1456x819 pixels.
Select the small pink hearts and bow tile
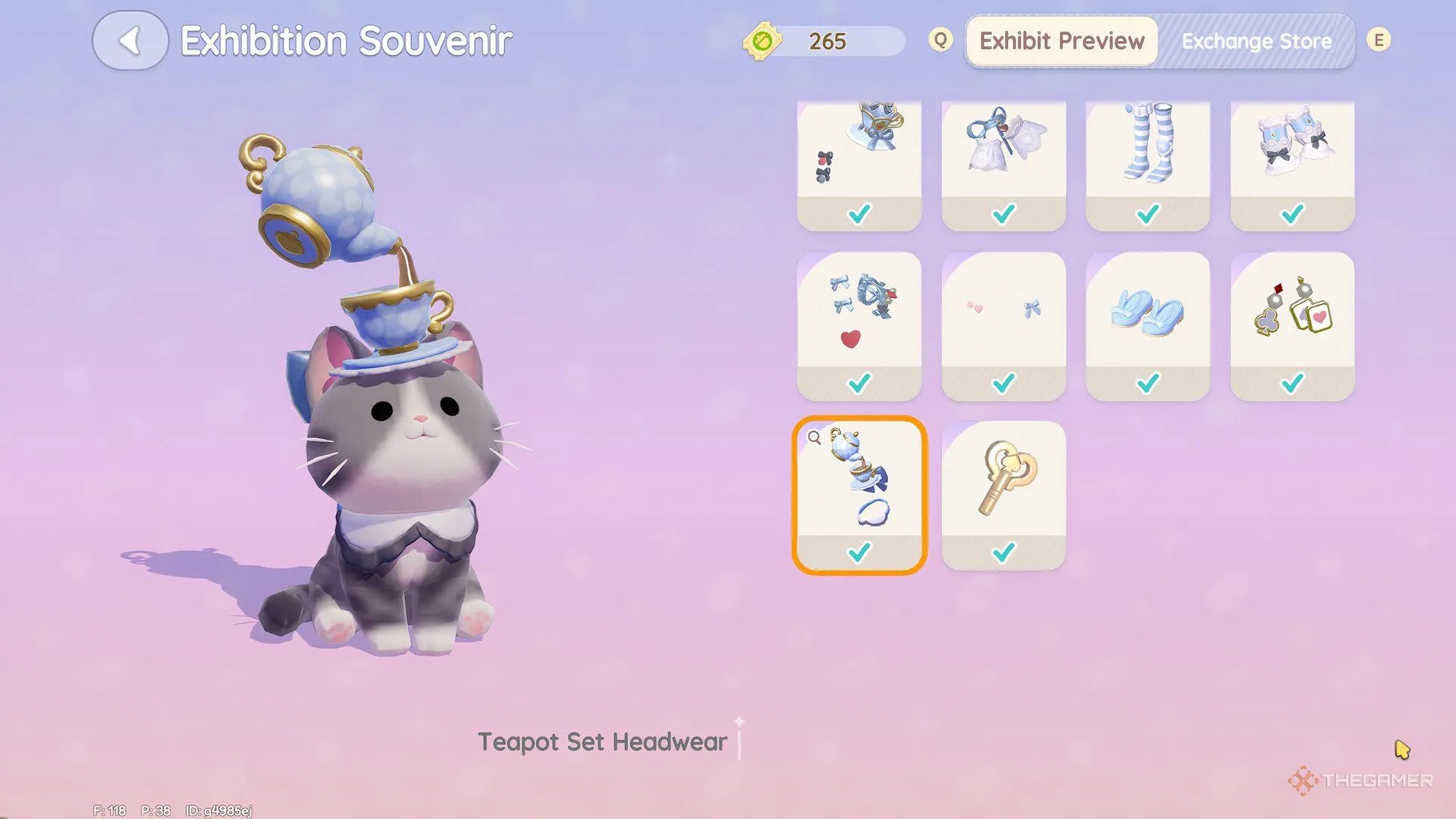pos(1003,326)
